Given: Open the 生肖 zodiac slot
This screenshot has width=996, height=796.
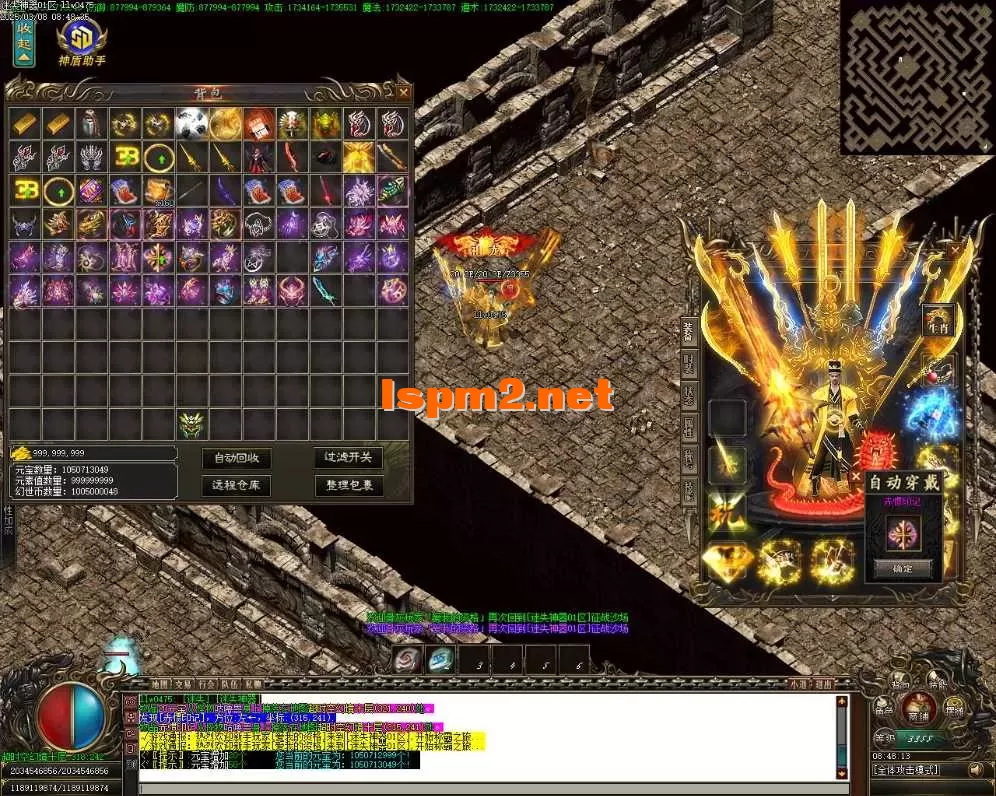Looking at the screenshot, I should (x=937, y=320).
